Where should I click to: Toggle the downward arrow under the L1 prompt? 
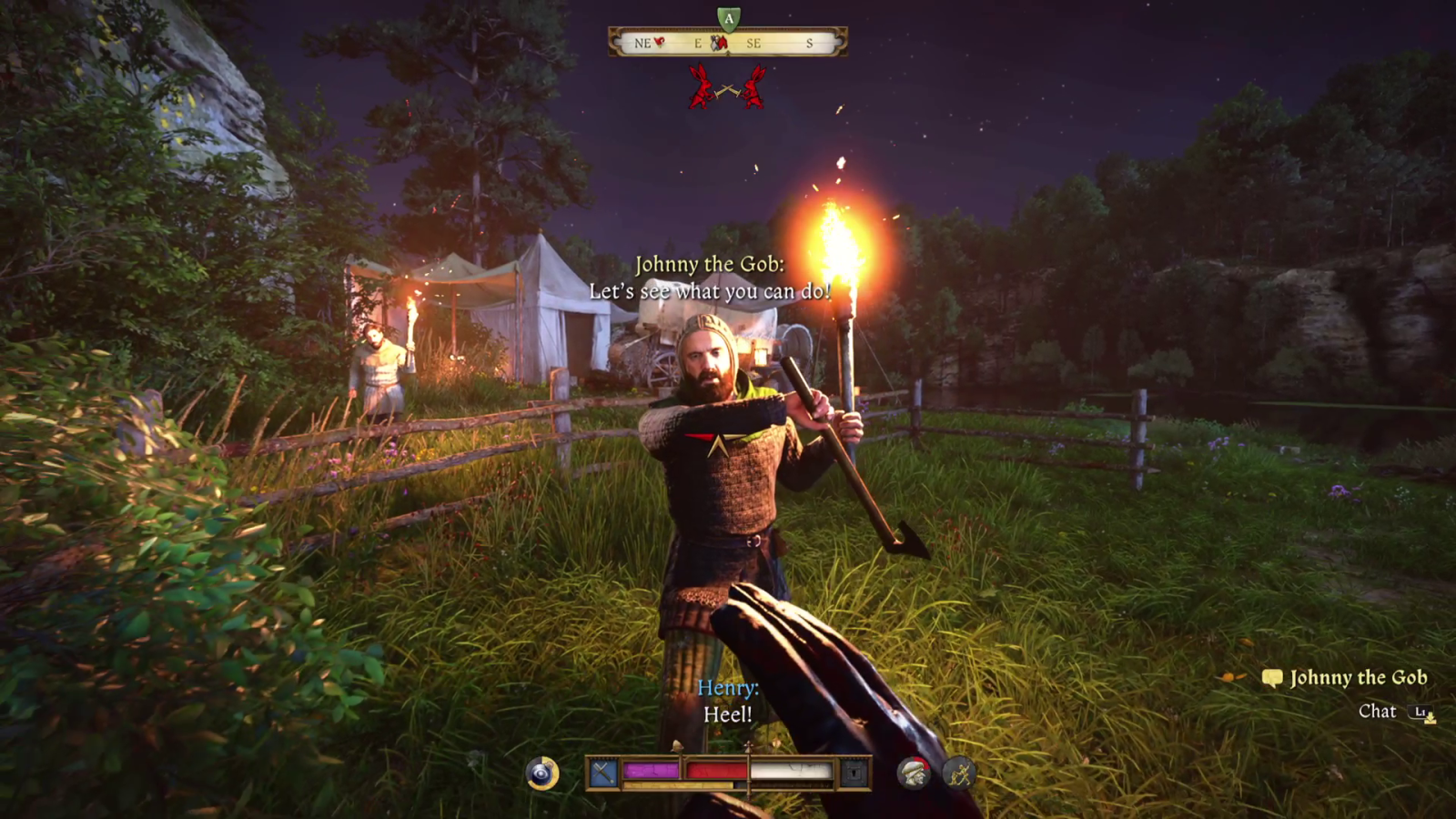click(x=1431, y=720)
